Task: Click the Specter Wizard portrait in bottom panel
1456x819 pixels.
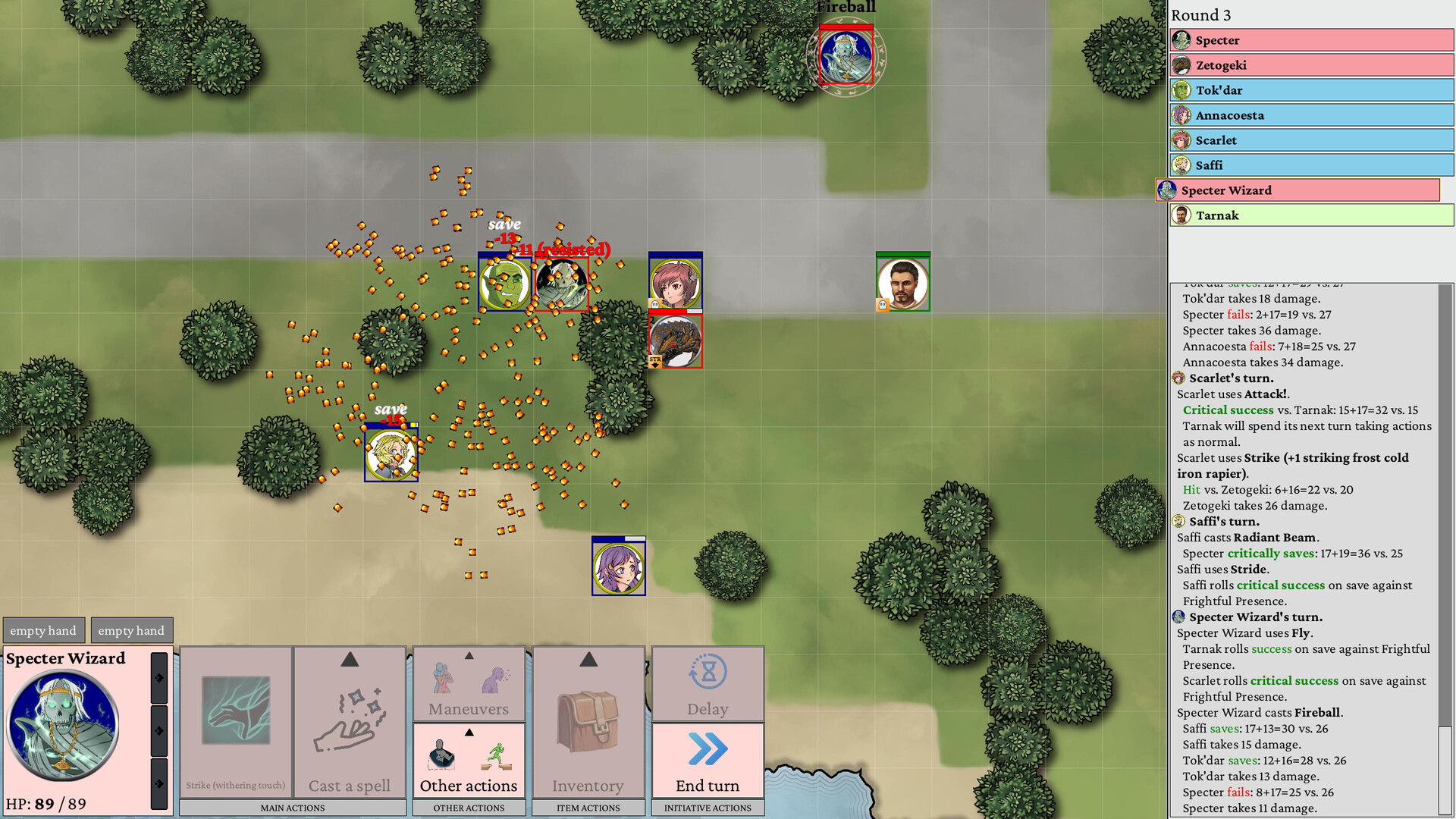Action: [x=62, y=724]
